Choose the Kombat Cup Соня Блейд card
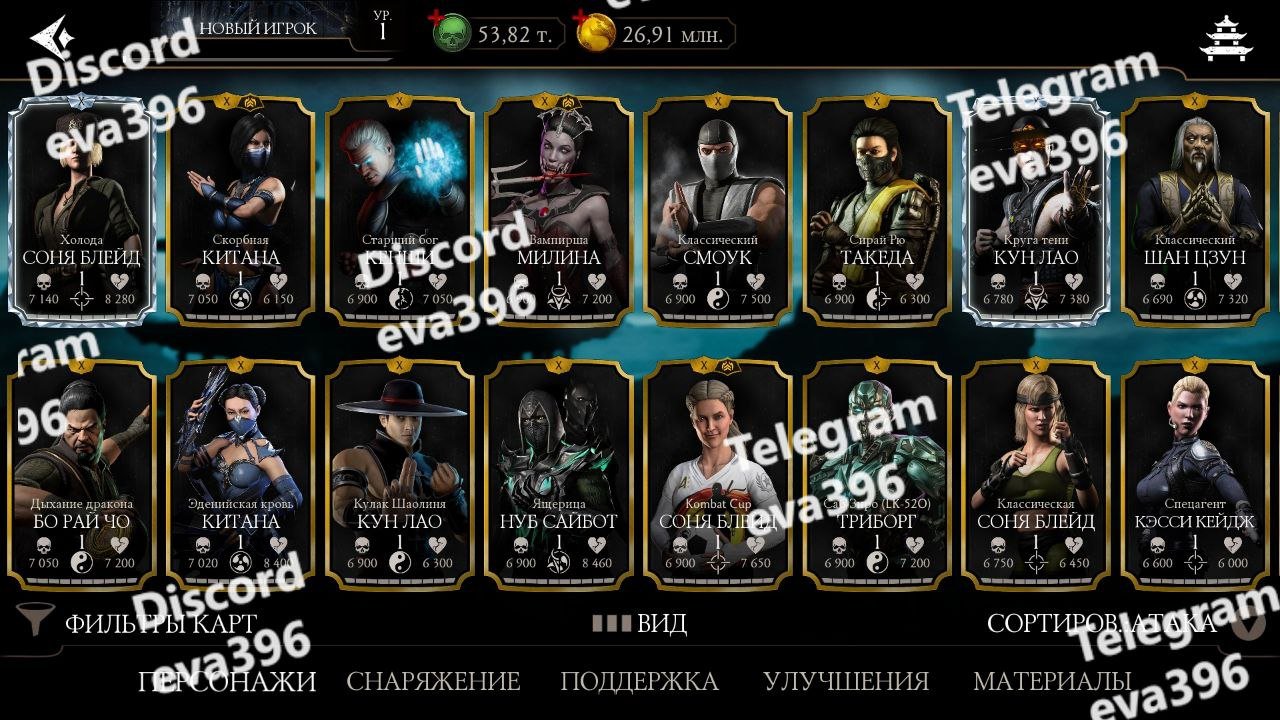The height and width of the screenshot is (720, 1280). tap(718, 474)
